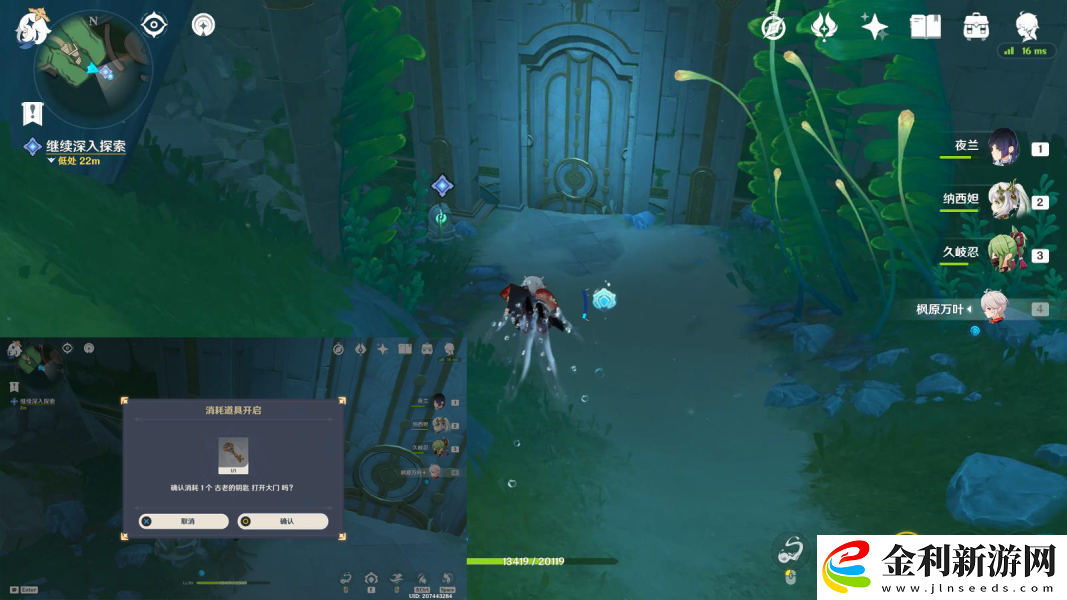
Task: Open the battle pass winged emblem icon
Action: tap(824, 27)
